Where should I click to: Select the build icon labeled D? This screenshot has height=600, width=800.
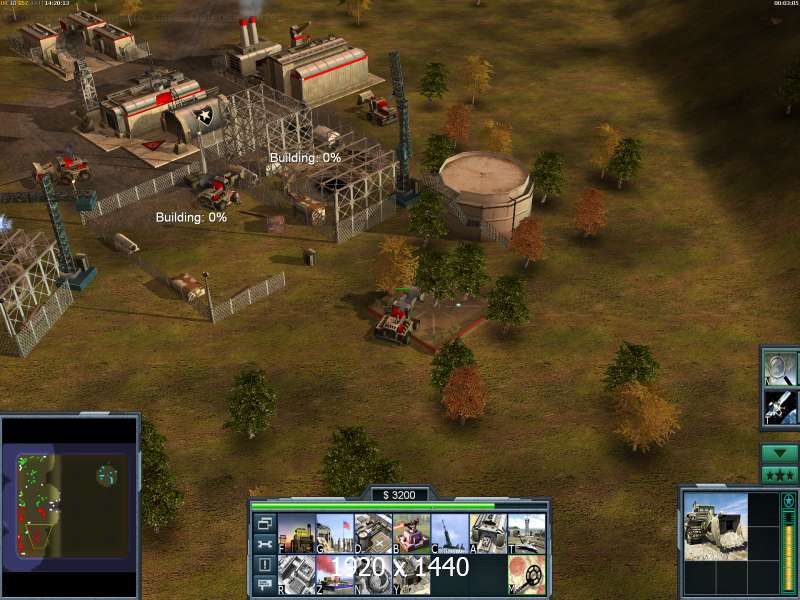coord(373,533)
